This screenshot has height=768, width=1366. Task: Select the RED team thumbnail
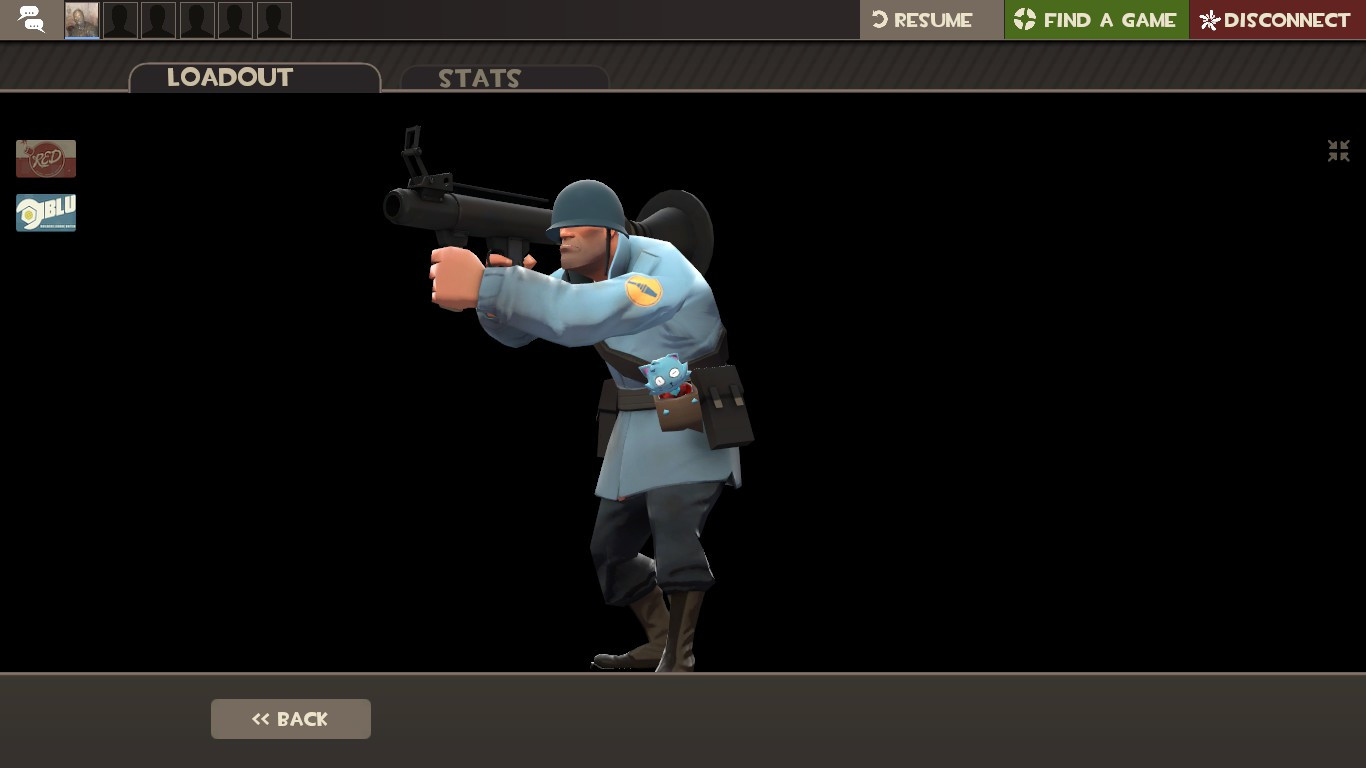click(45, 158)
